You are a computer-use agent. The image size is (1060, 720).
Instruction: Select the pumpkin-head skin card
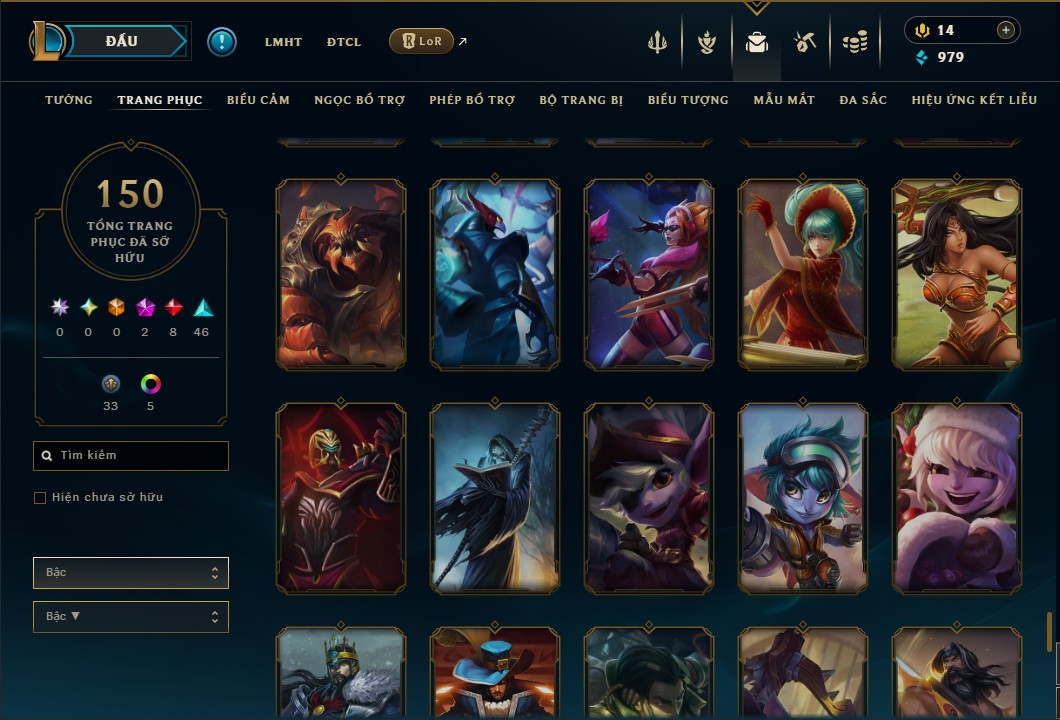point(341,274)
